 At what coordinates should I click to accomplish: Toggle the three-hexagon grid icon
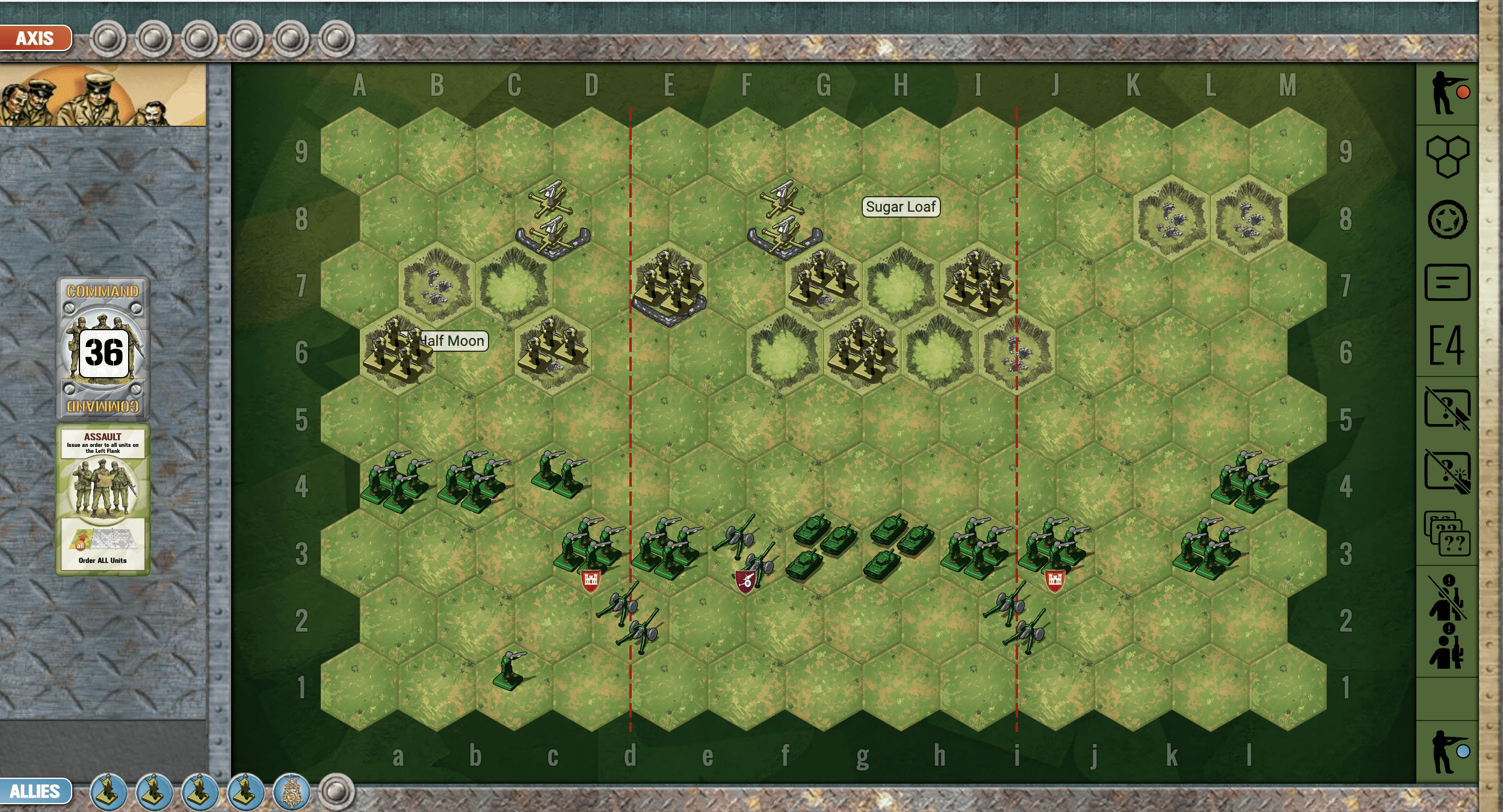click(1447, 156)
